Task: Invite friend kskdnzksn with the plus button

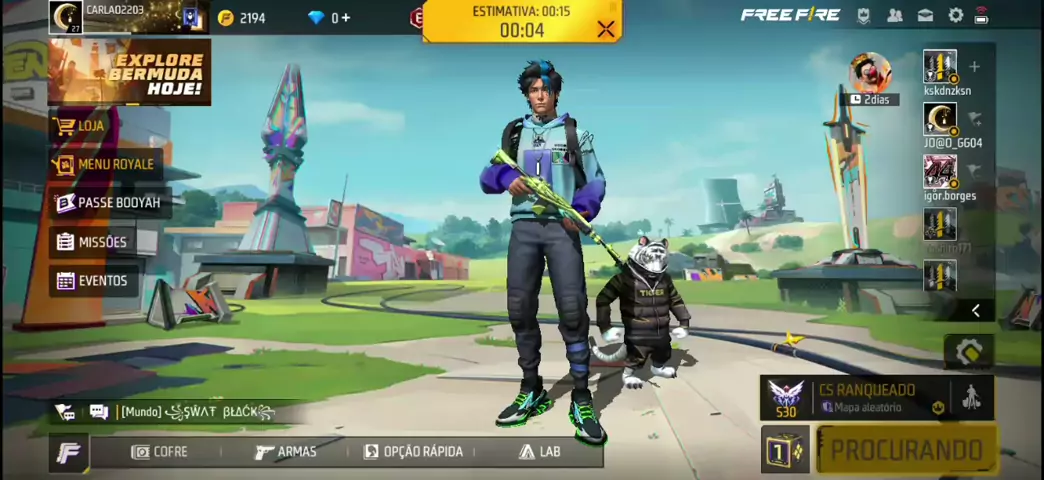Action: coord(974,67)
